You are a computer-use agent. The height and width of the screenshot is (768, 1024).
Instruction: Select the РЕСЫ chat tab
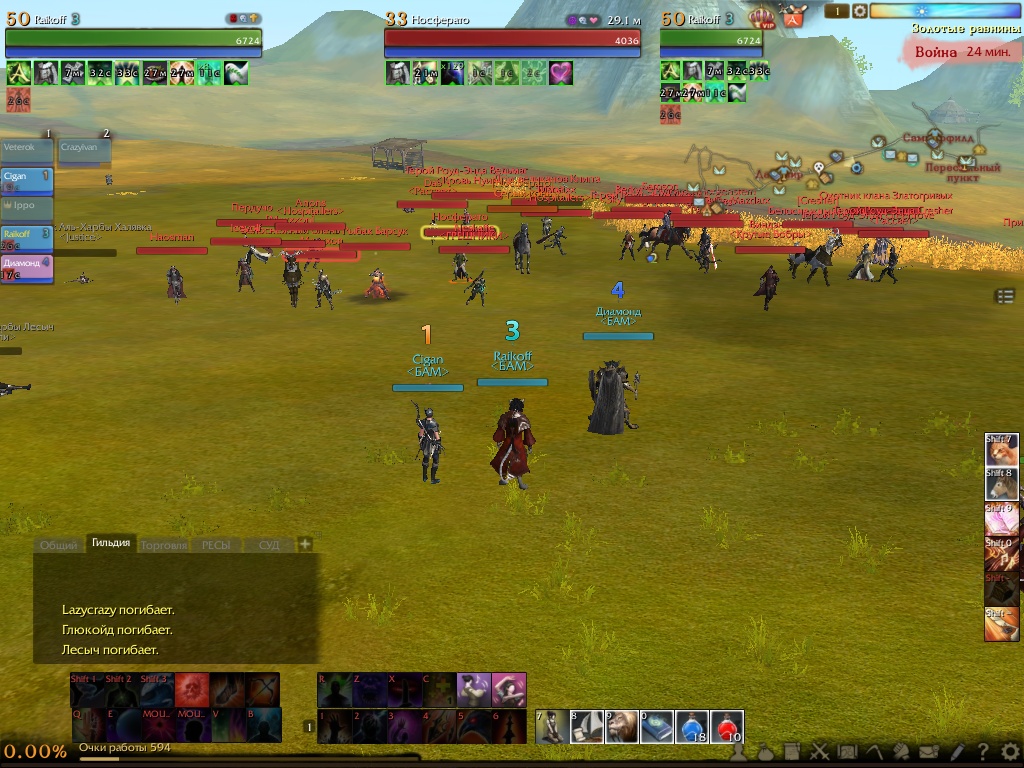pyautogui.click(x=216, y=545)
